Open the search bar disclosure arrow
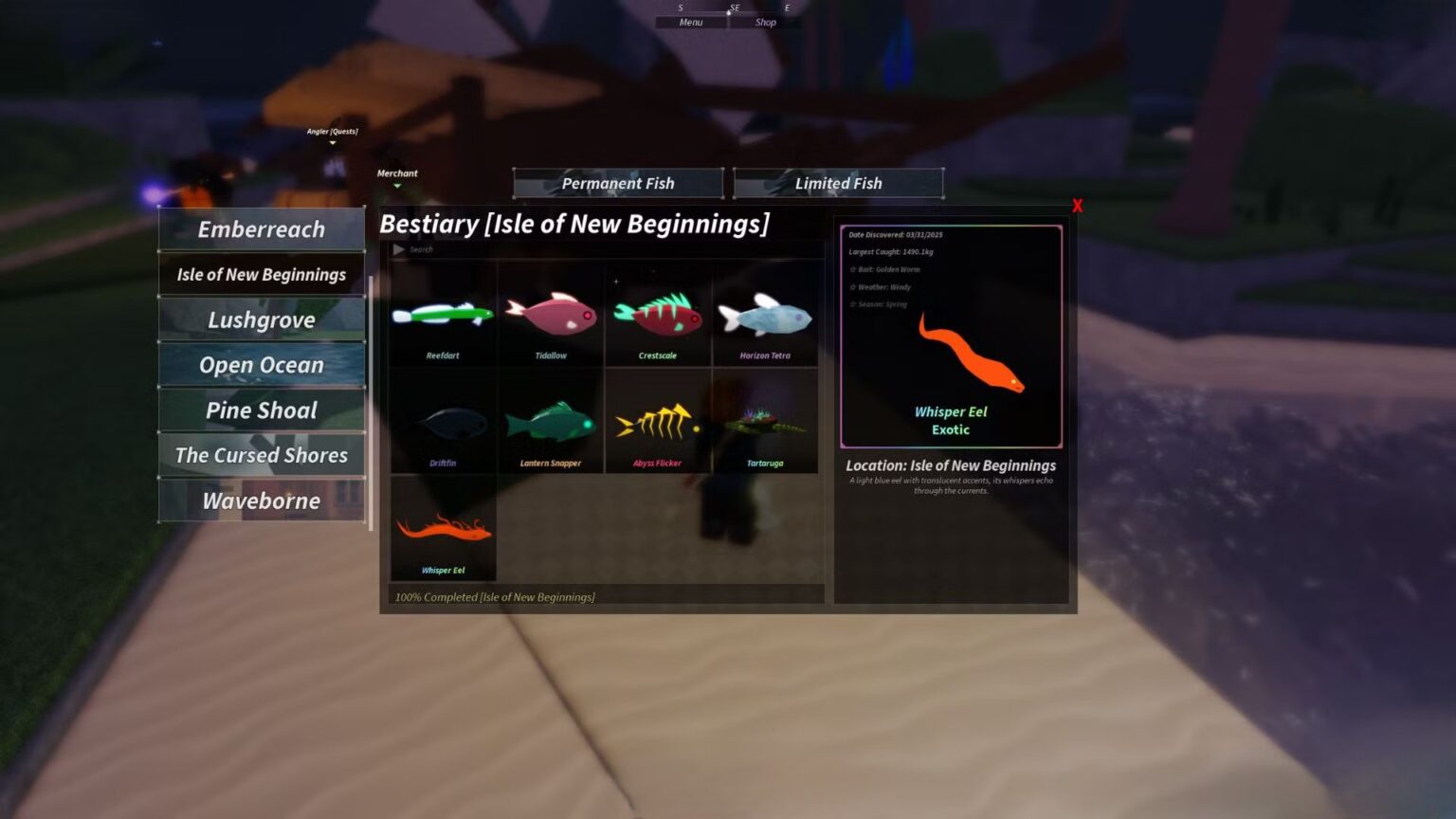1456x819 pixels. coord(398,249)
